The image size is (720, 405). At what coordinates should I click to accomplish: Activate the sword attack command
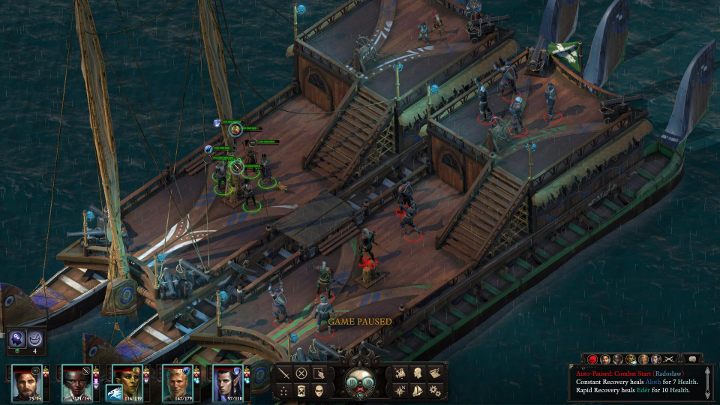tap(284, 373)
